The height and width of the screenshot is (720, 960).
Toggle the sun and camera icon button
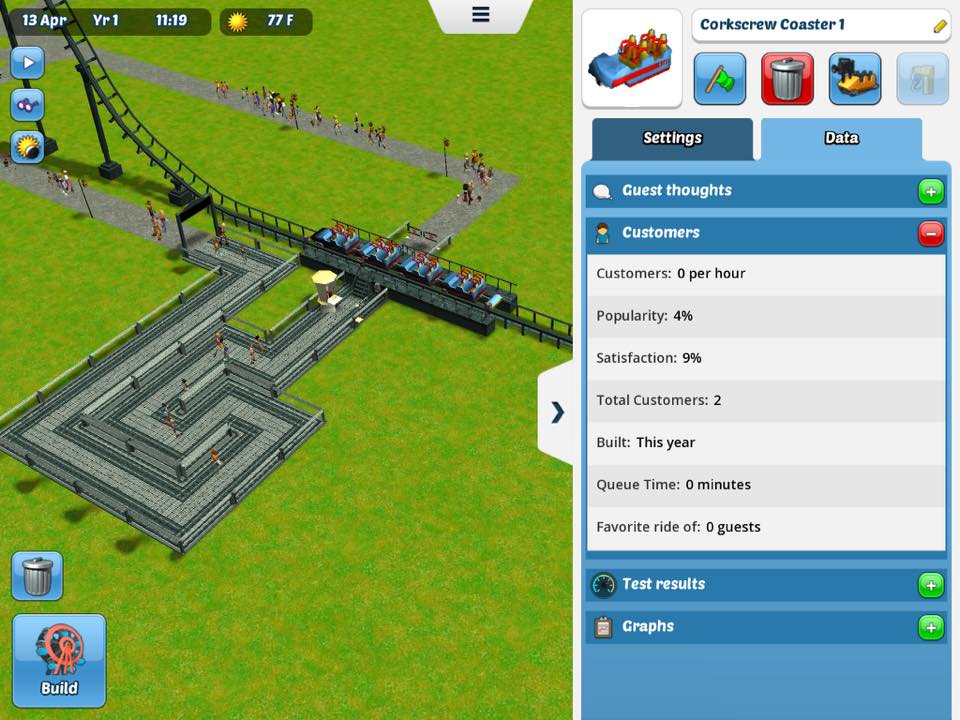coord(27,147)
